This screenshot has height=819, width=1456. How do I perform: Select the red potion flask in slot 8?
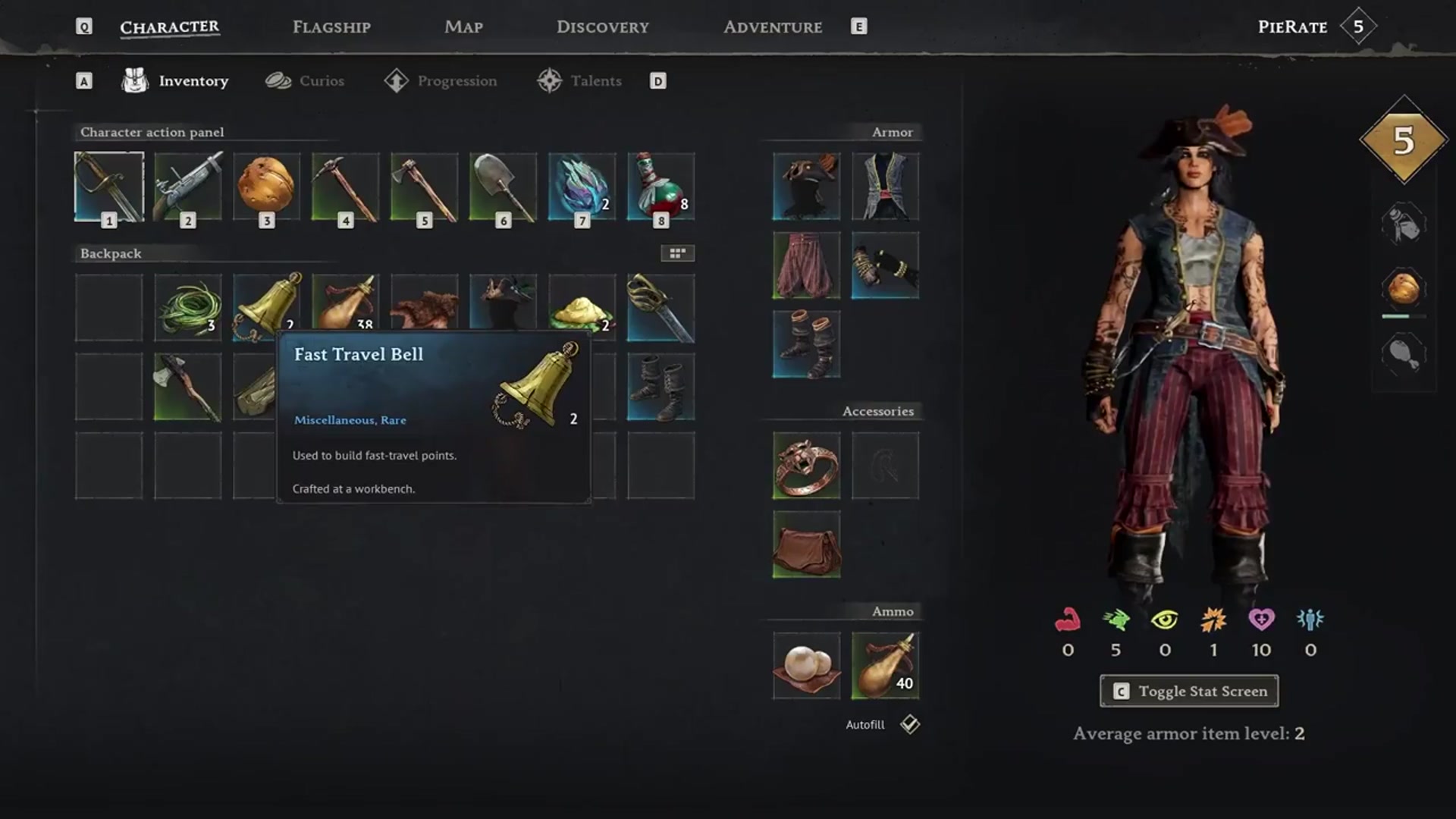661,187
